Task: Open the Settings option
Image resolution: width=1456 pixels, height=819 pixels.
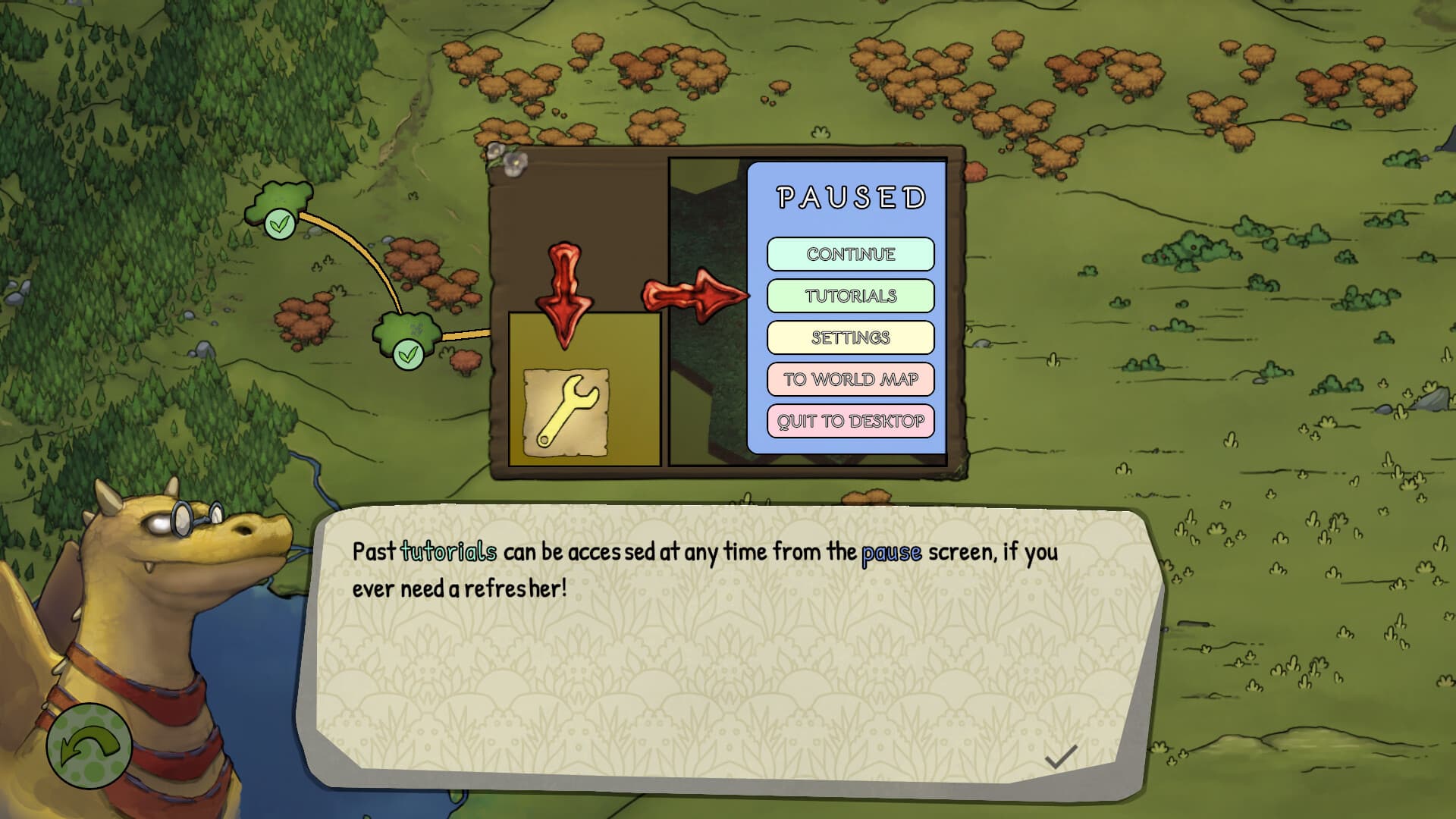Action: [x=851, y=337]
